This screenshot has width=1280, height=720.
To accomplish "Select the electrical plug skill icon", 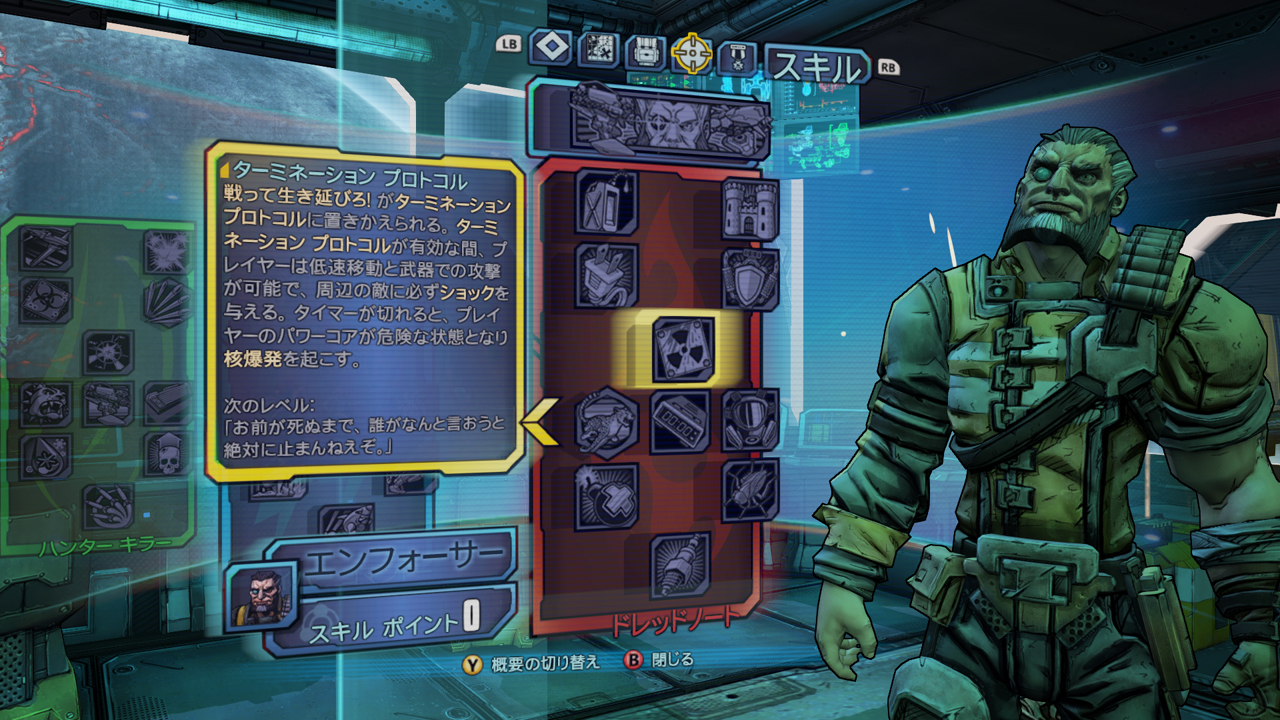I will pos(607,276).
